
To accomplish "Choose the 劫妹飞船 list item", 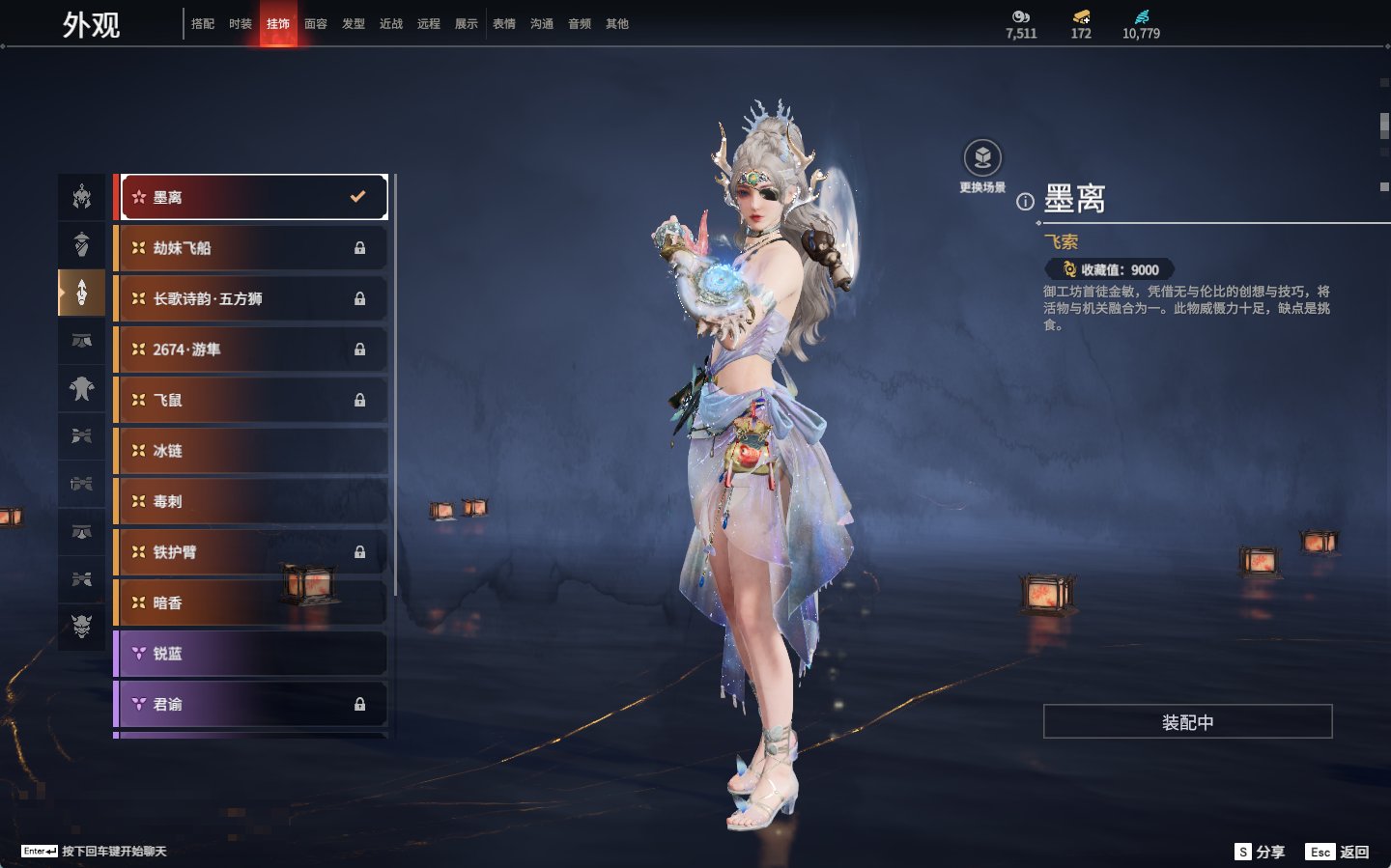I will [x=251, y=248].
